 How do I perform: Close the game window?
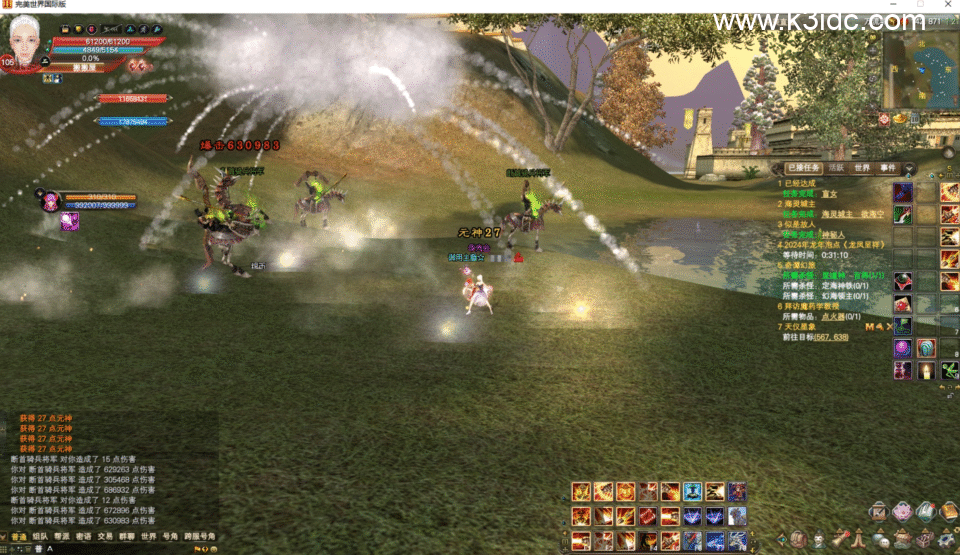pyautogui.click(x=946, y=6)
